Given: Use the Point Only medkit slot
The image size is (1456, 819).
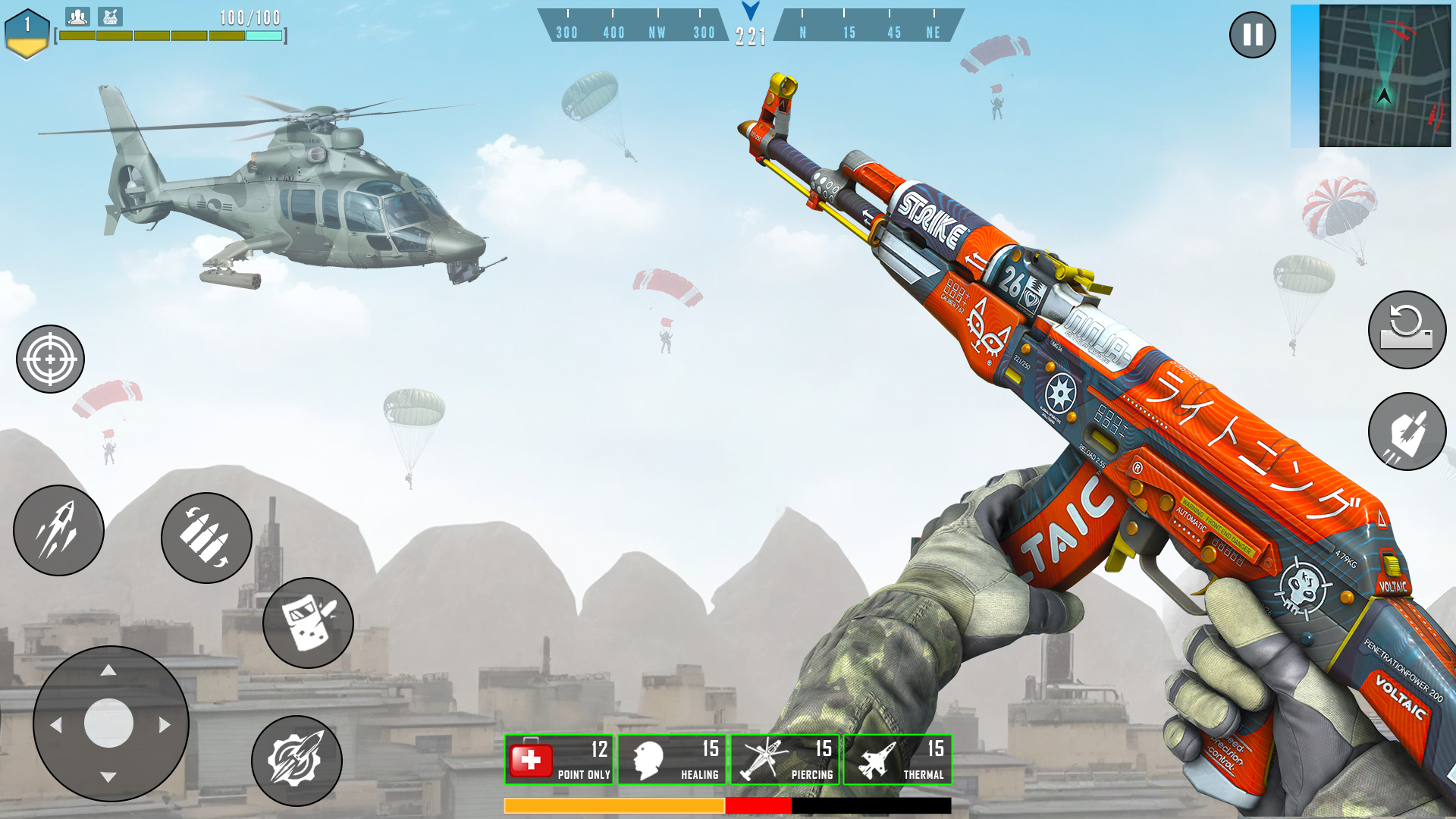Looking at the screenshot, I should click(559, 759).
